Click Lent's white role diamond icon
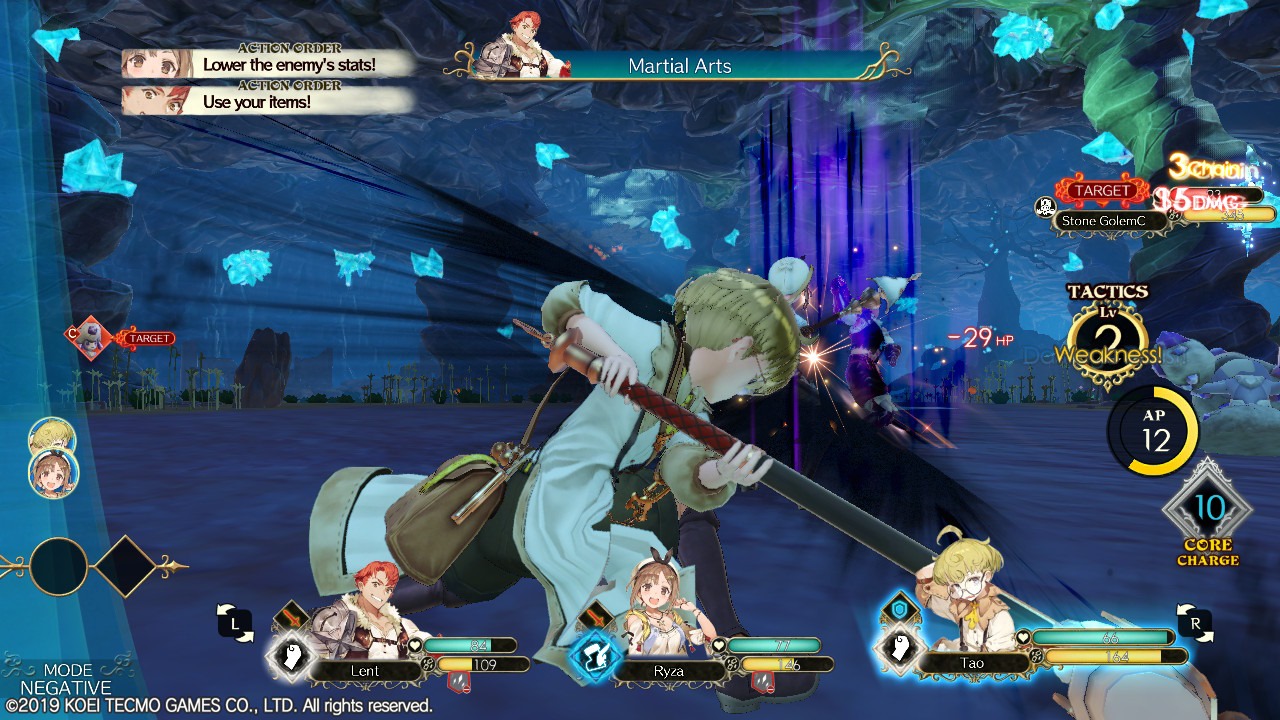The image size is (1280, 720). point(289,658)
